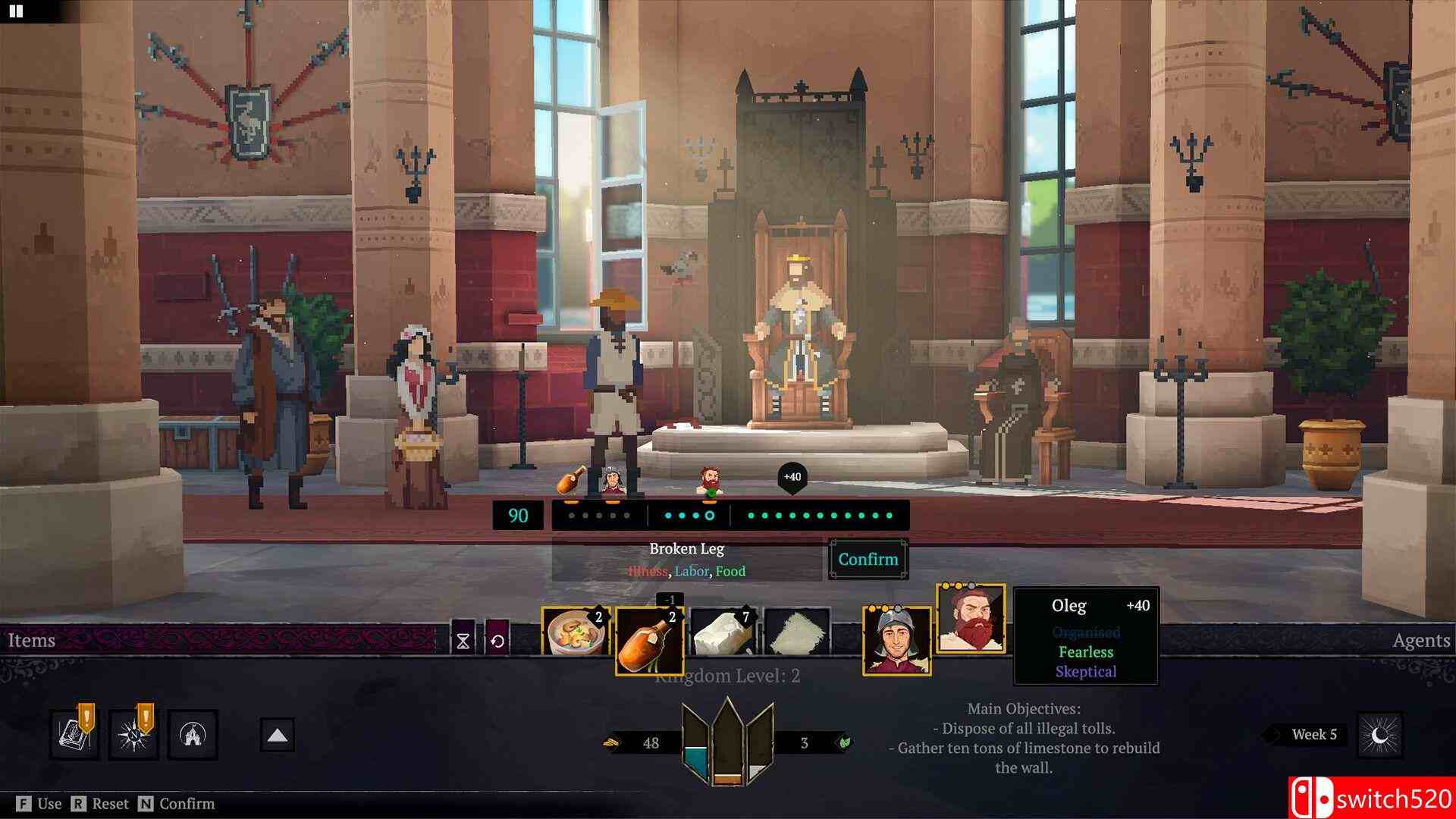Viewport: 1456px width, 819px height.
Task: Choose the orange potion bottle item
Action: tap(649, 641)
